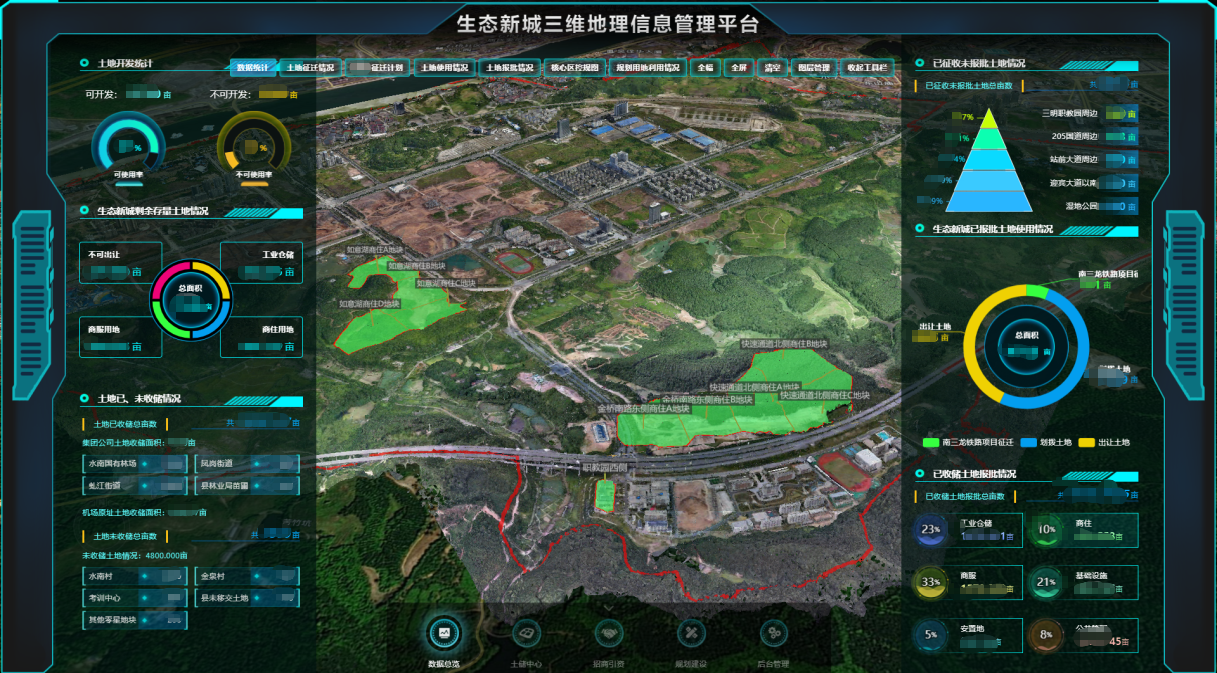1217x673 pixels.
Task: Open the 土地报批情况 view
Action: [510, 68]
